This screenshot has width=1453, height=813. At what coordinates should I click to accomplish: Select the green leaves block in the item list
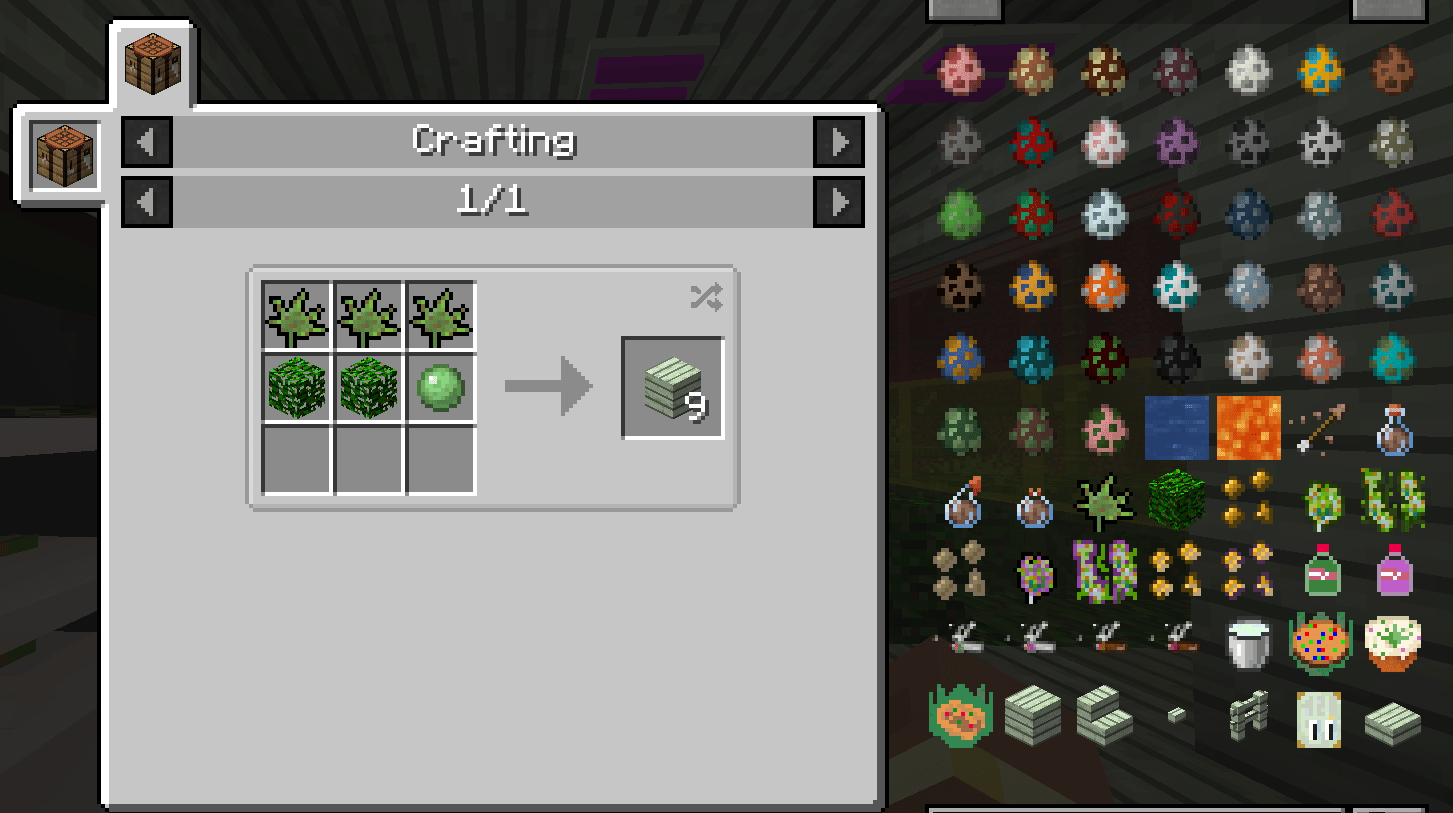pos(1176,500)
